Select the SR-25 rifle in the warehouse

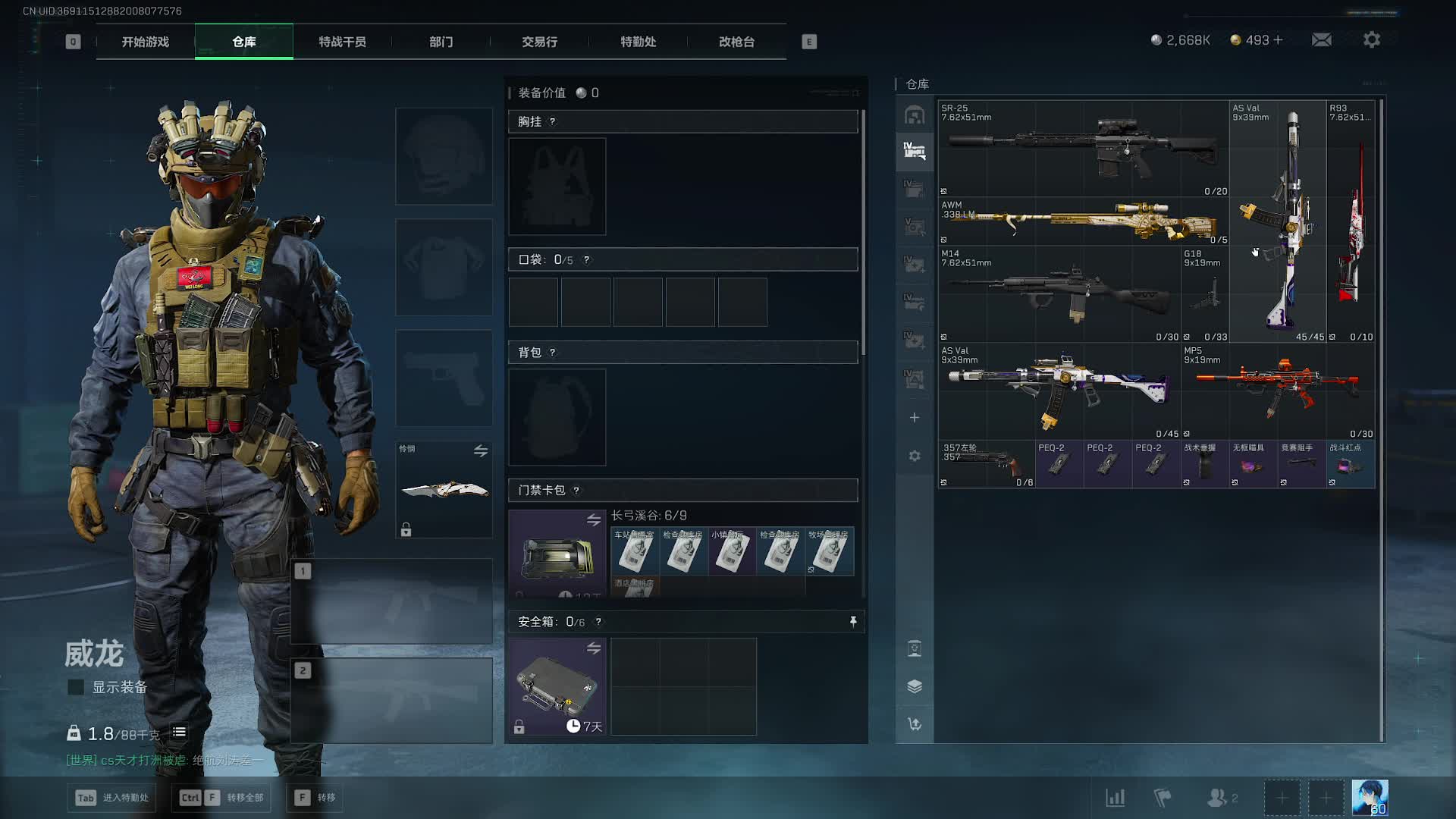coord(1083,148)
